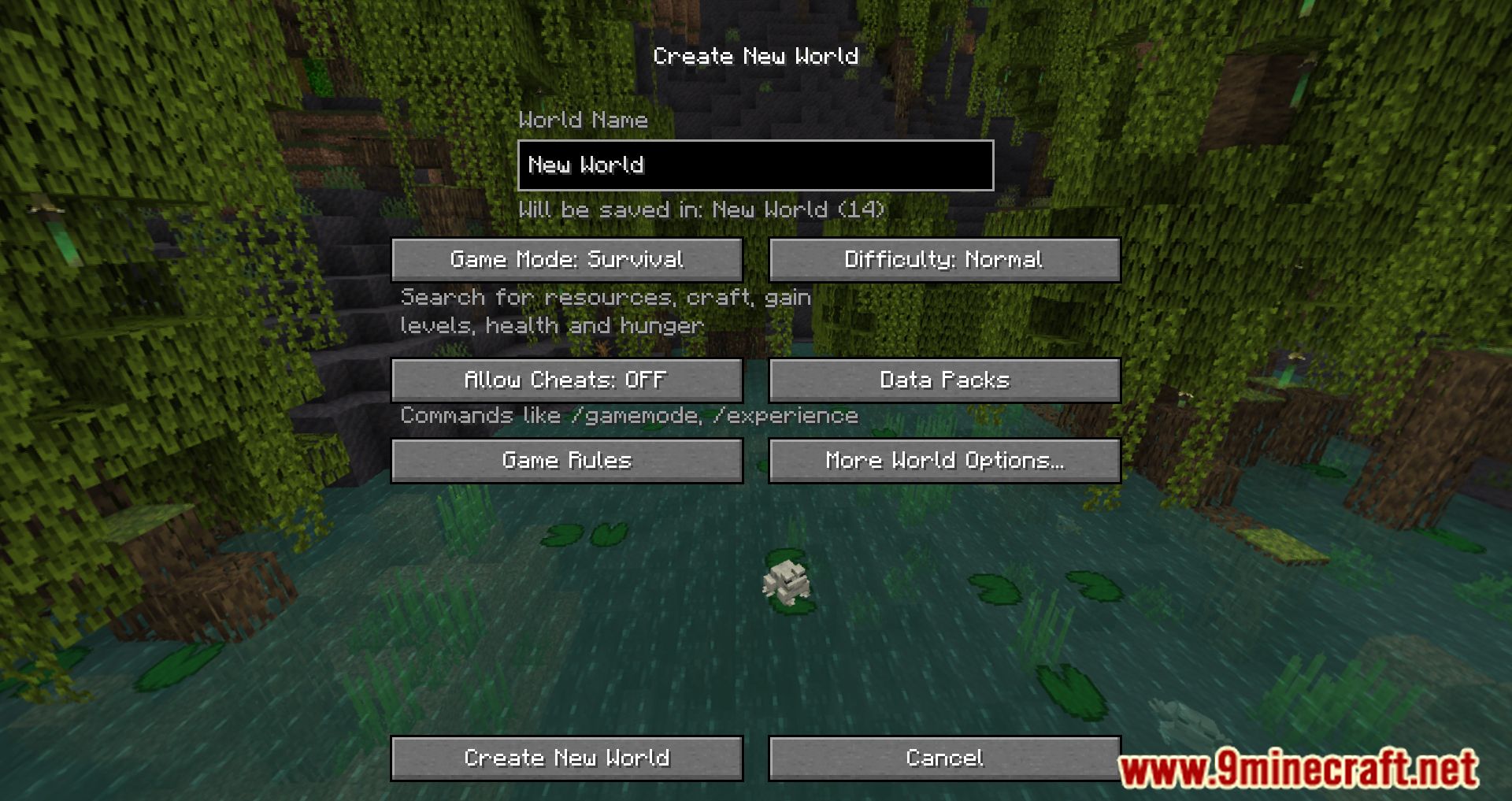The height and width of the screenshot is (801, 1512).
Task: Click inside the World Name text field
Action: tap(754, 165)
